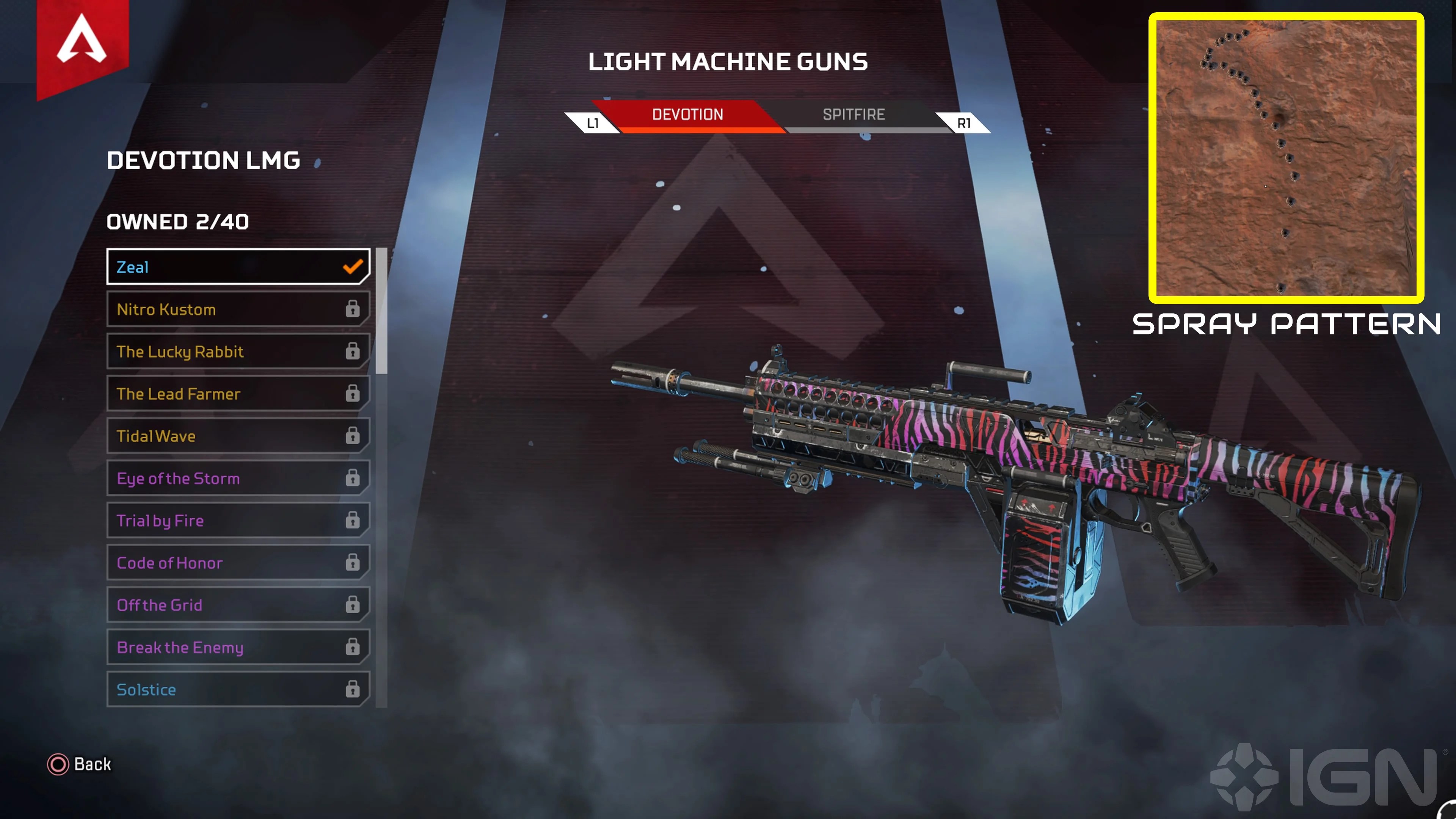Choose the Solstice skin
The image size is (1456, 819).
click(x=237, y=690)
